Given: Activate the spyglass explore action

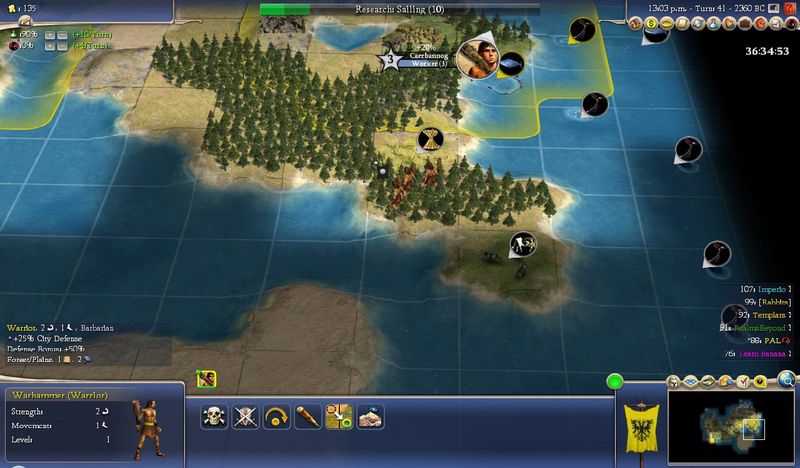Looking at the screenshot, I should (x=307, y=417).
